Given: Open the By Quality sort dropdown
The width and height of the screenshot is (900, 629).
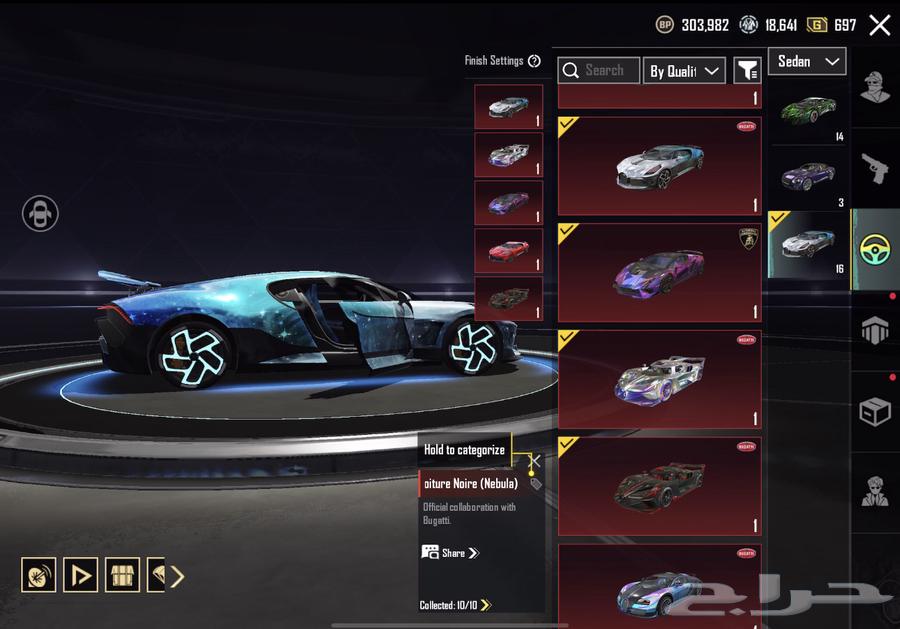Looking at the screenshot, I should tap(684, 70).
